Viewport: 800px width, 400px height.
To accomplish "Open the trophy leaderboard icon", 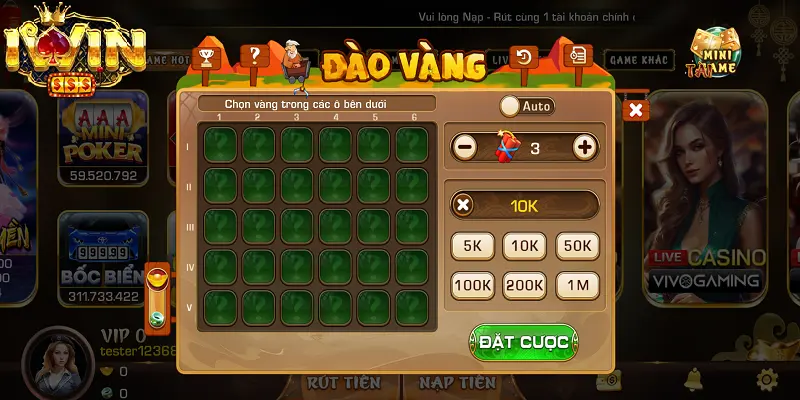I will [x=207, y=57].
